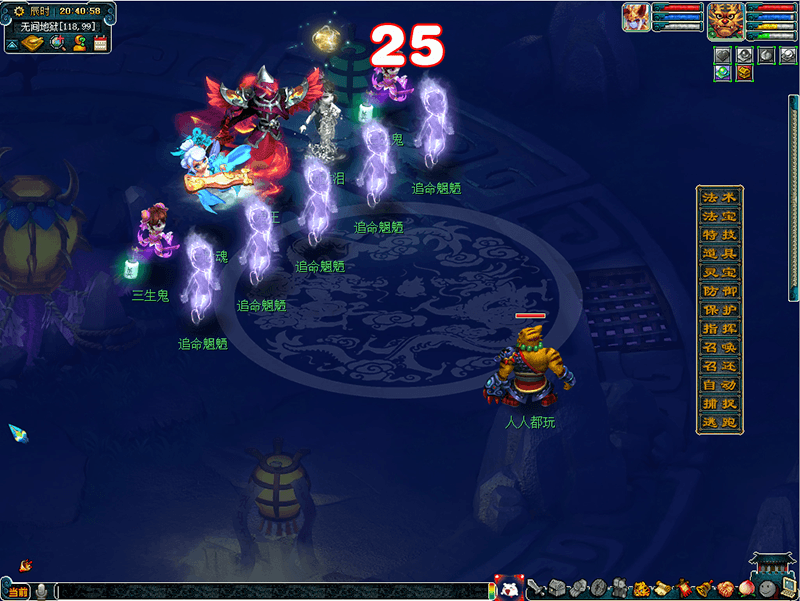Choose the 捕捉 capture command
This screenshot has width=800, height=601.
pyautogui.click(x=719, y=405)
